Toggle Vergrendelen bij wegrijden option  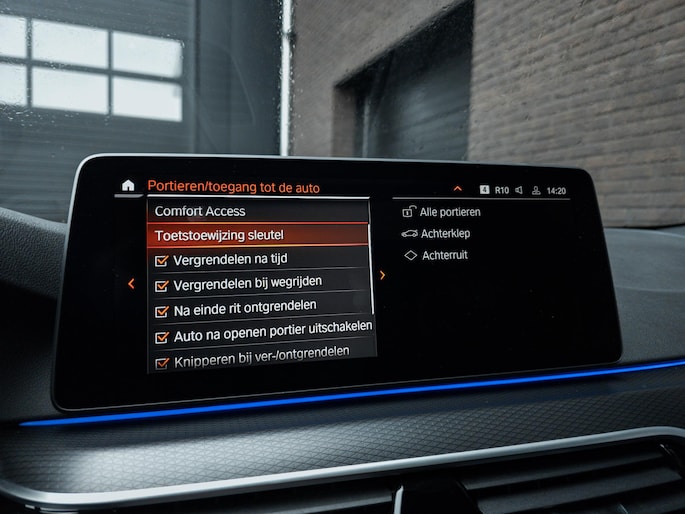161,285
